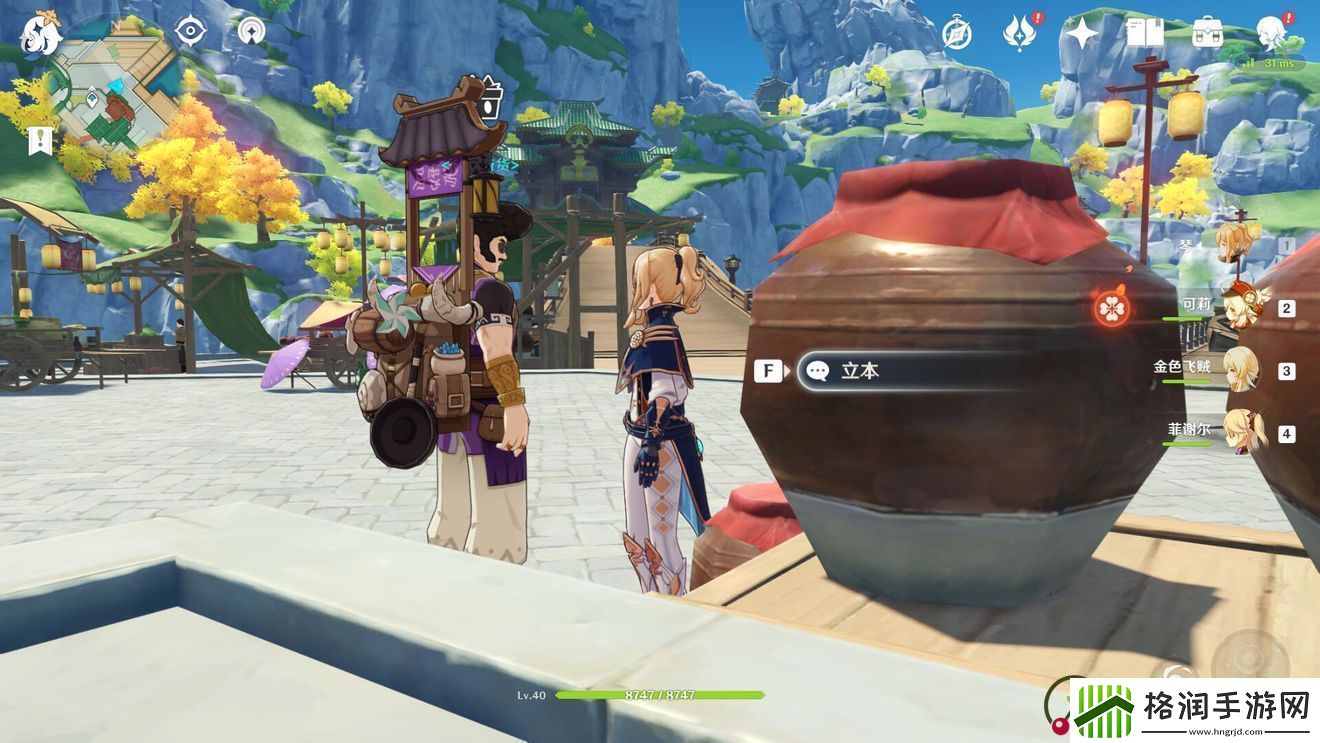Choose party member 菲谢尔
Image resolution: width=1320 pixels, height=743 pixels.
click(1240, 433)
